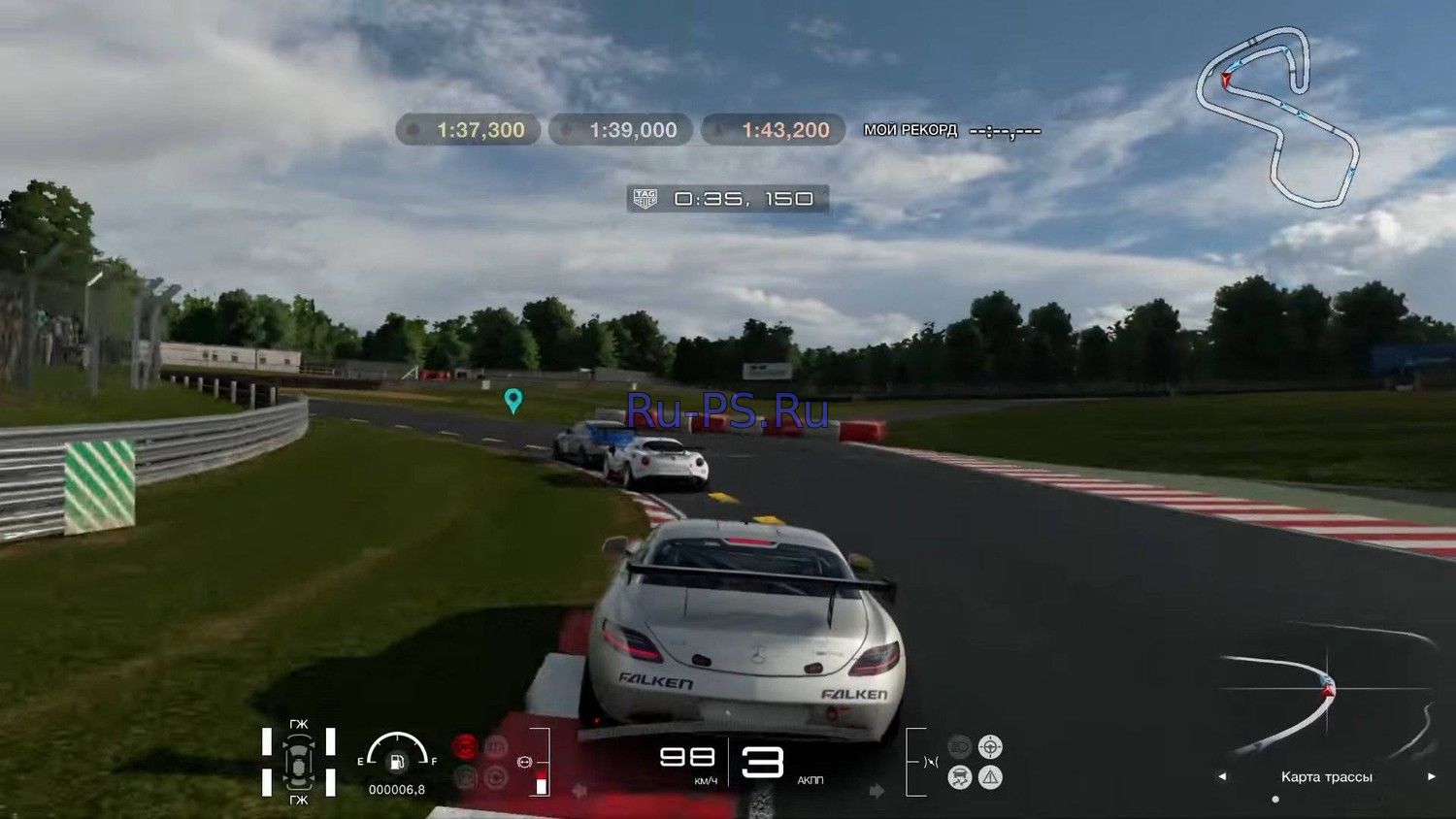Toggle the hazard warning triangle icon
1456x819 pixels.
point(990,777)
